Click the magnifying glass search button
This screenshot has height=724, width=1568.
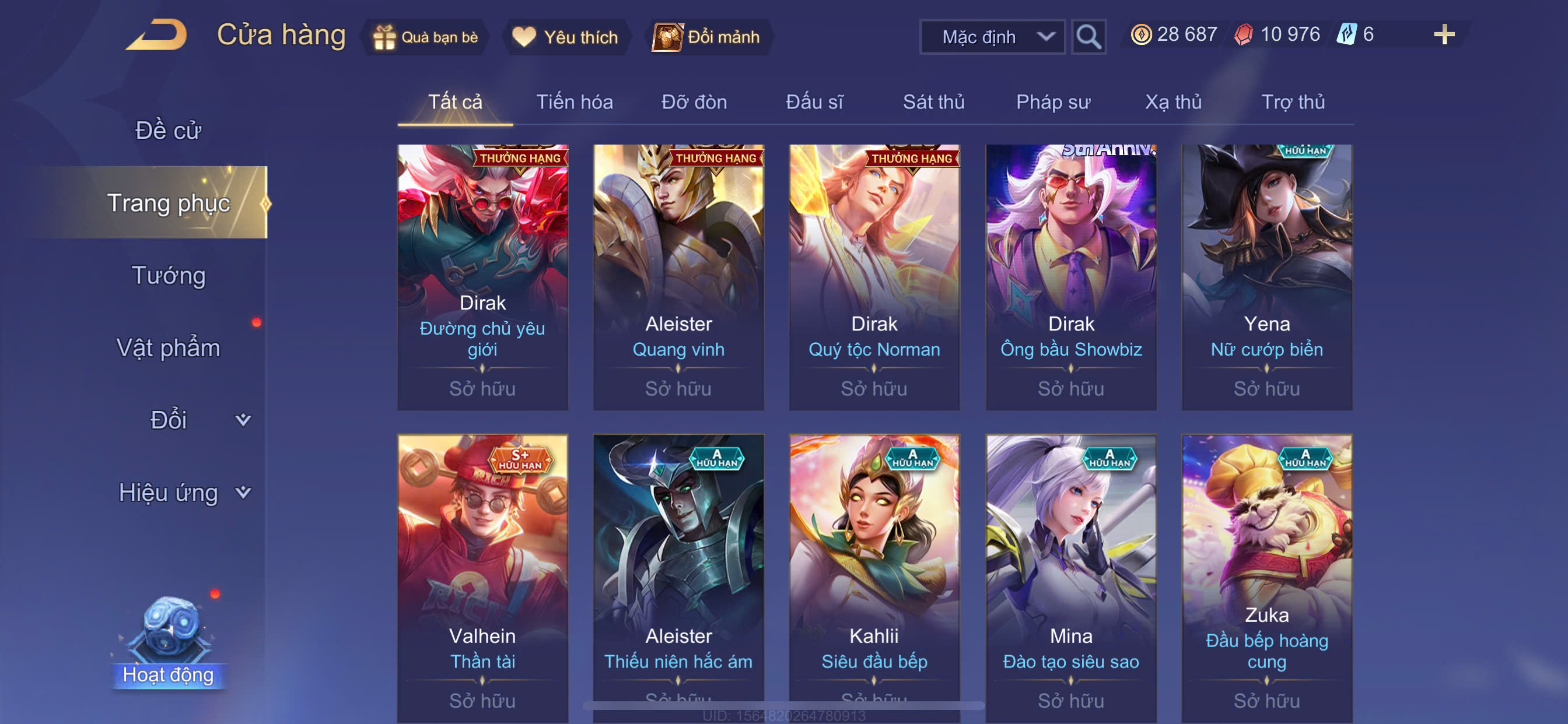coord(1088,37)
